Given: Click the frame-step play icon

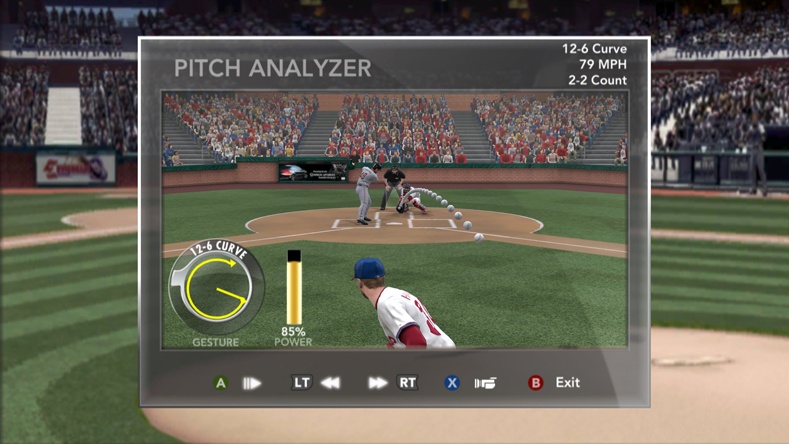Looking at the screenshot, I should [x=251, y=383].
